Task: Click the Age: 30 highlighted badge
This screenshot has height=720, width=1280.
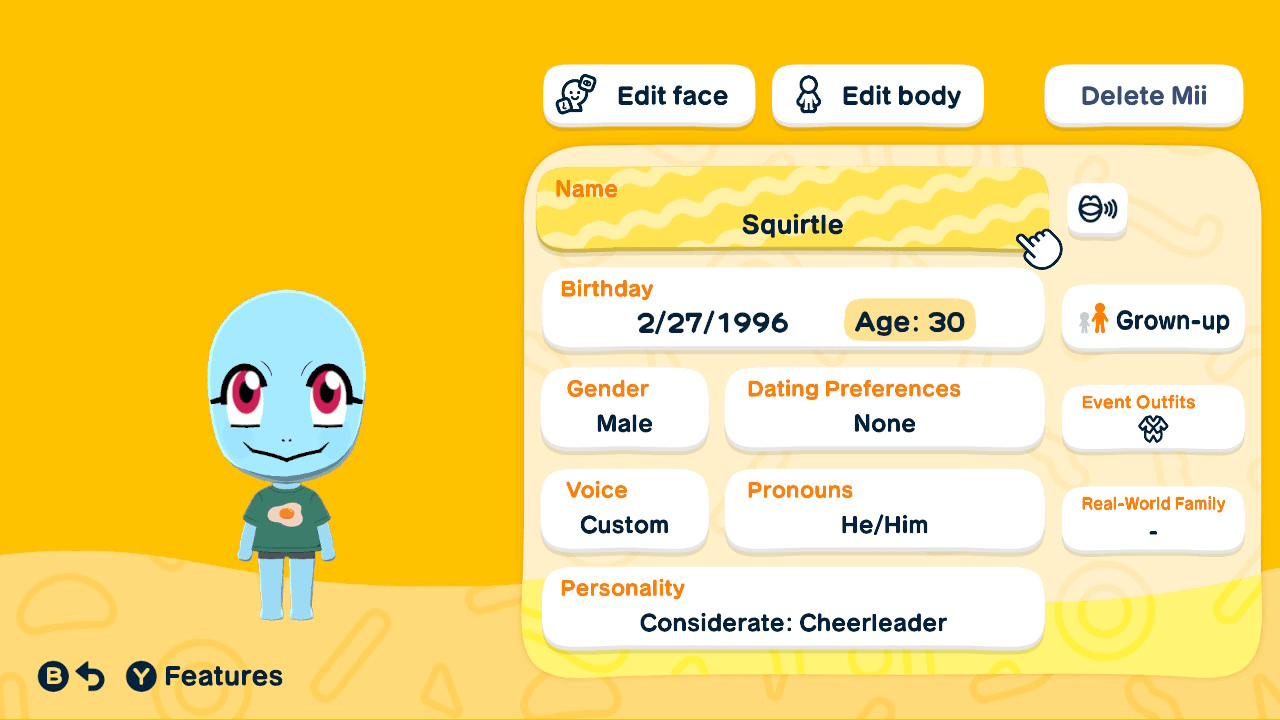Action: click(x=909, y=321)
